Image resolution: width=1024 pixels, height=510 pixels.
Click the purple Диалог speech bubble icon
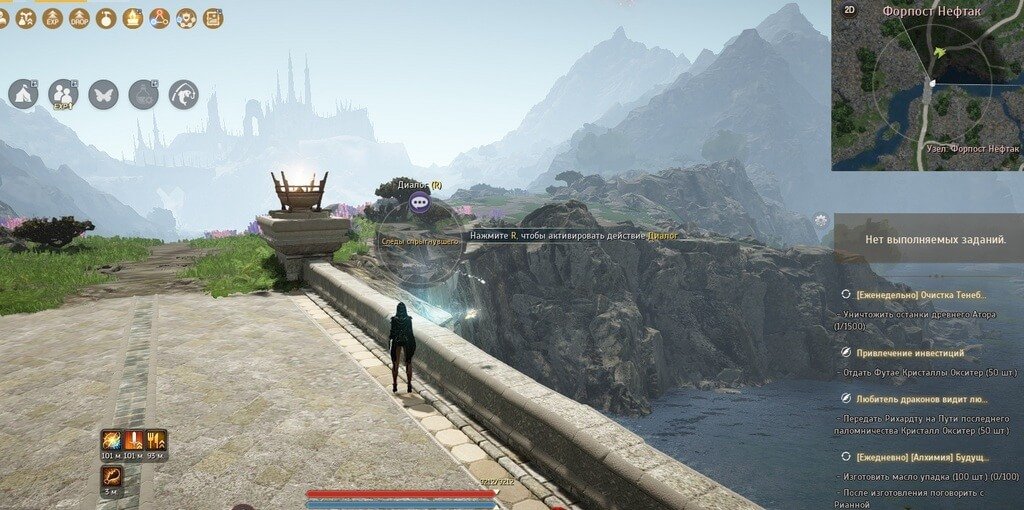click(420, 202)
